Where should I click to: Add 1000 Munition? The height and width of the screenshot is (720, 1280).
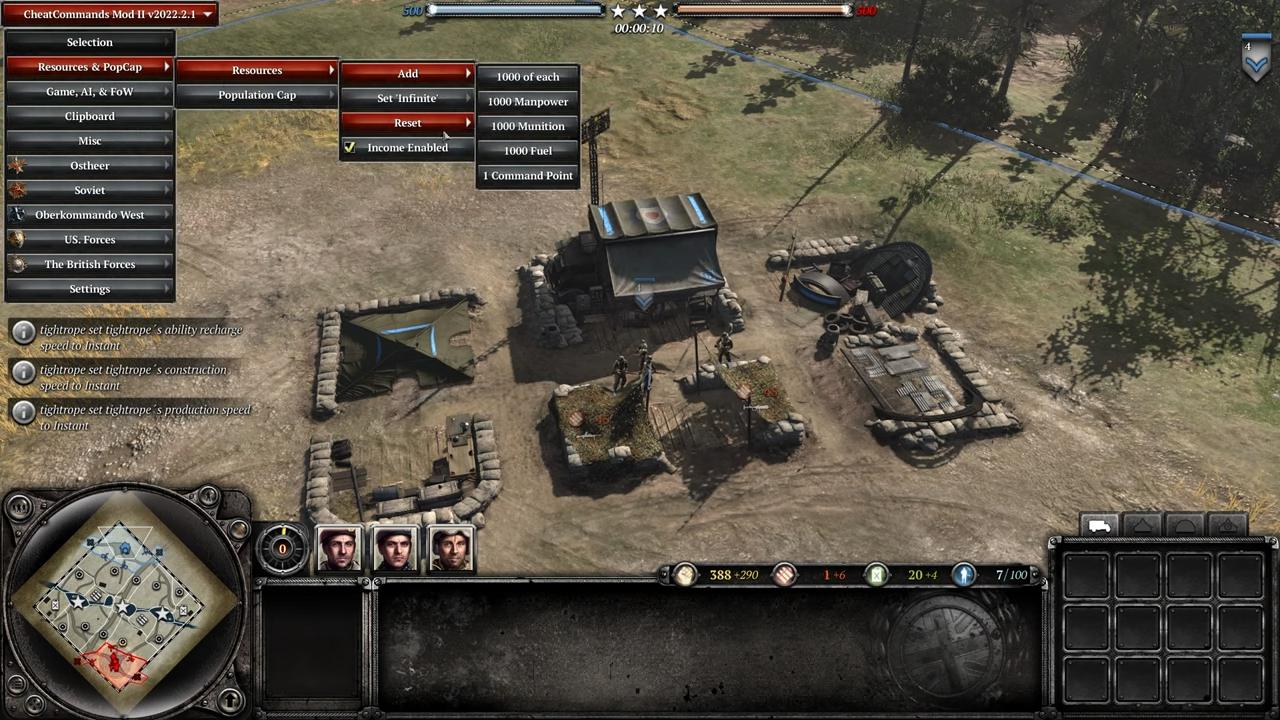528,127
